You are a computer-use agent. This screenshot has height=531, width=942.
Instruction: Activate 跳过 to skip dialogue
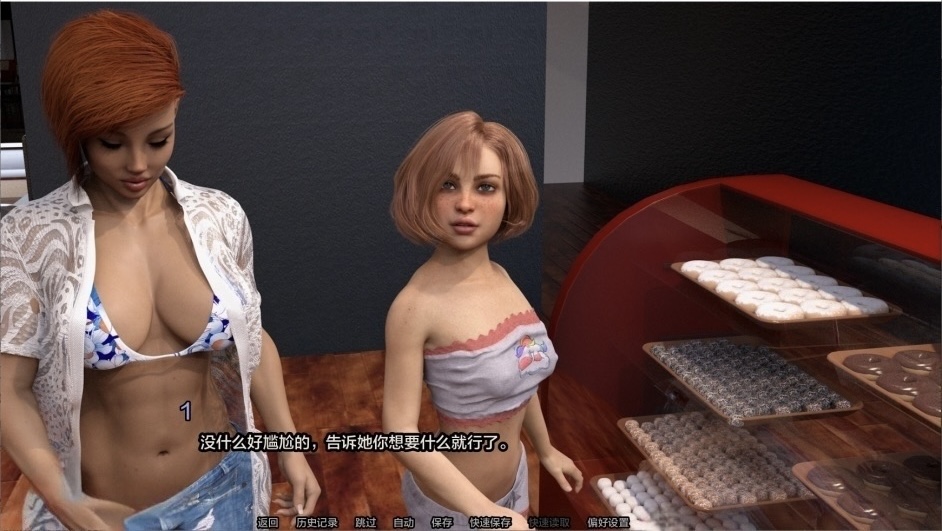pos(366,522)
